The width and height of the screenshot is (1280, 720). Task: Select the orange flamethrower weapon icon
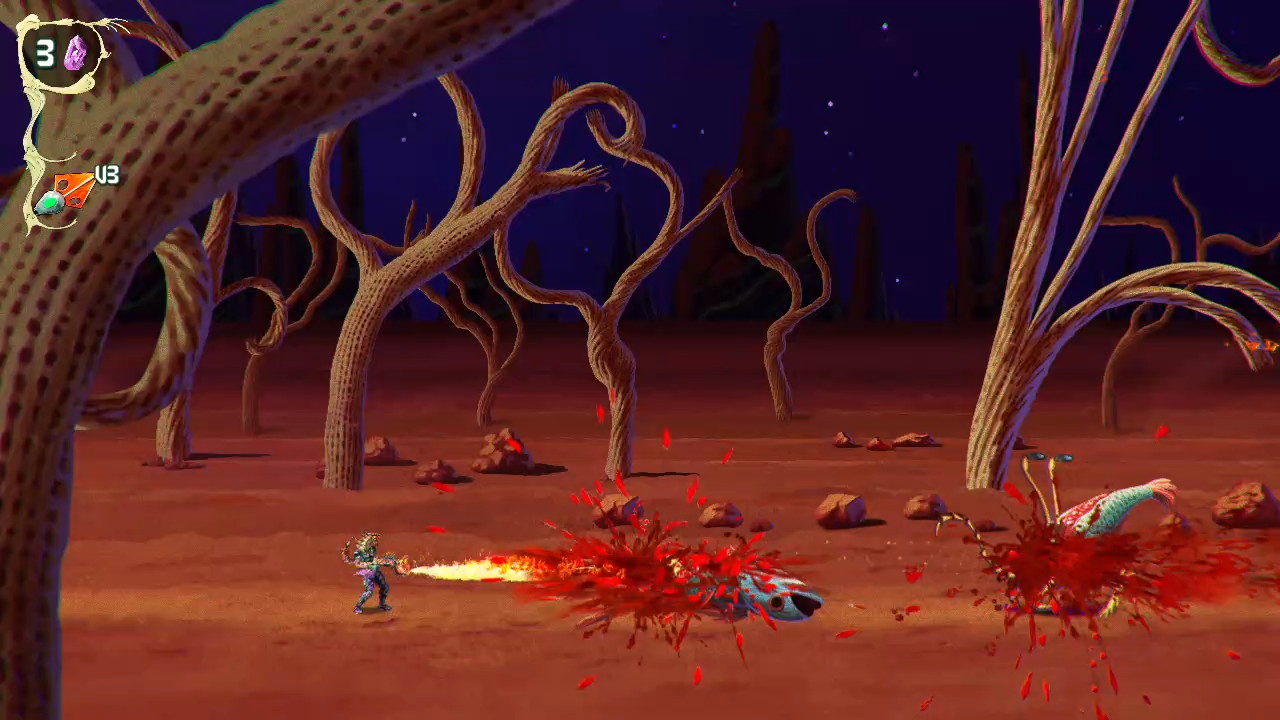(67, 194)
